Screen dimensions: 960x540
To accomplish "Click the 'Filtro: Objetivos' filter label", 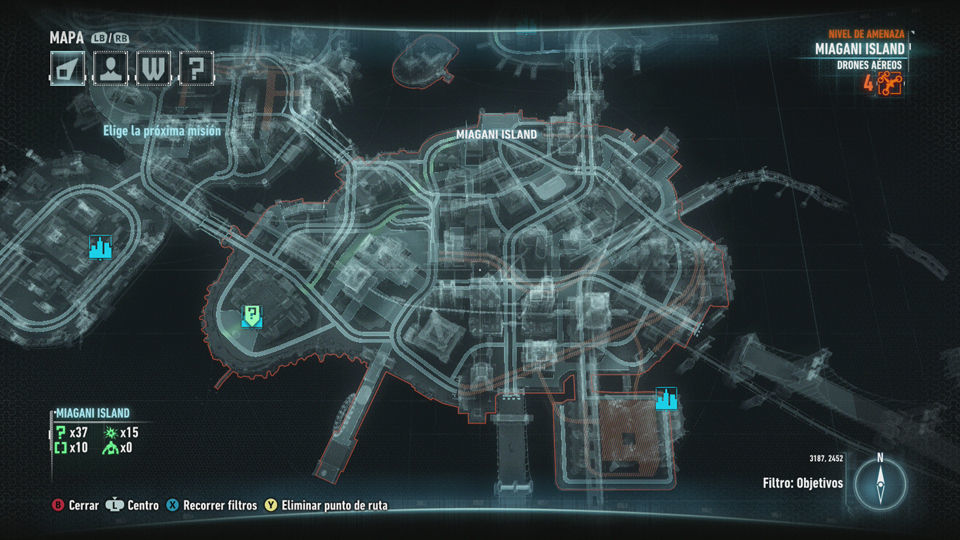I will coord(802,483).
